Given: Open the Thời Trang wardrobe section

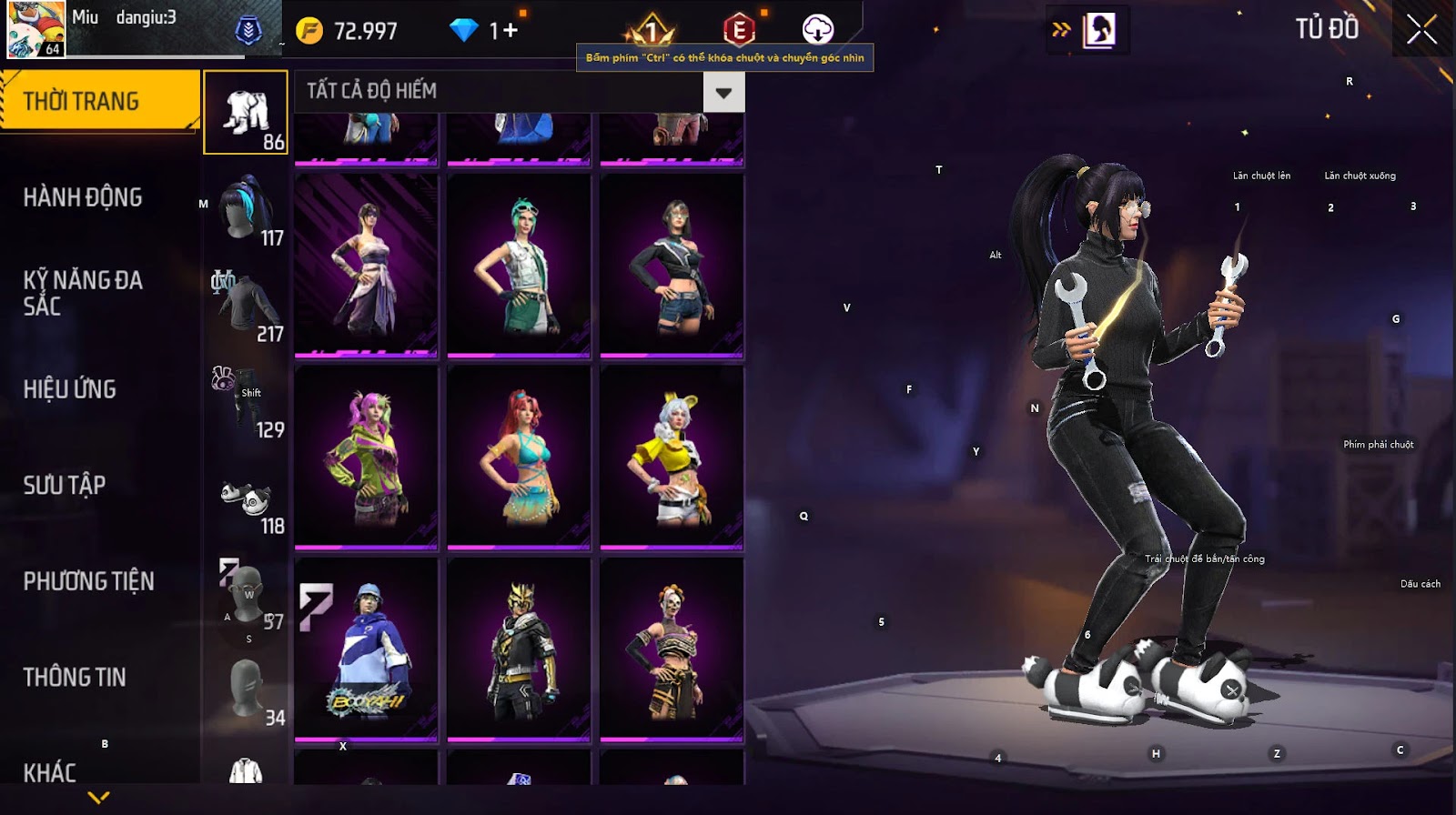Looking at the screenshot, I should tap(98, 101).
